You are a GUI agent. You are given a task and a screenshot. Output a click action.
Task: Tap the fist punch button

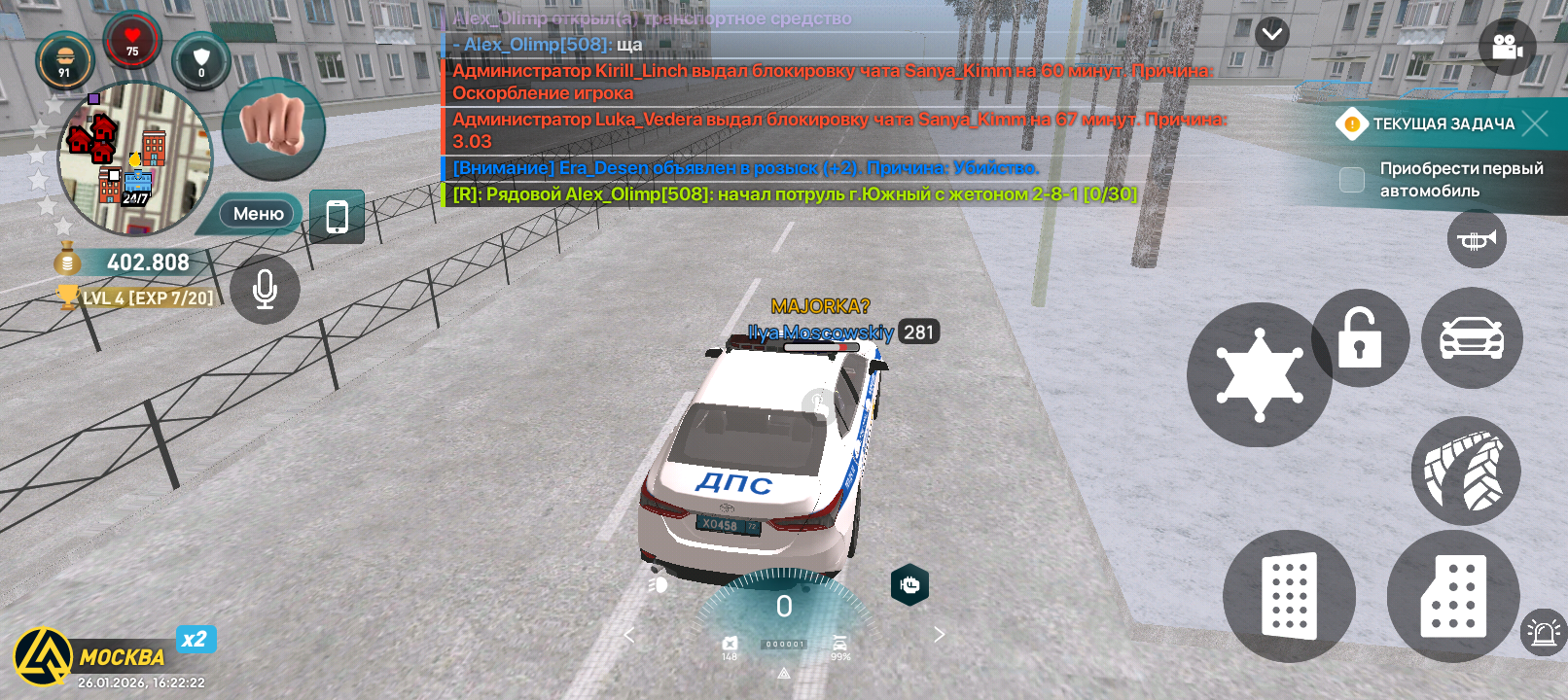(x=273, y=128)
